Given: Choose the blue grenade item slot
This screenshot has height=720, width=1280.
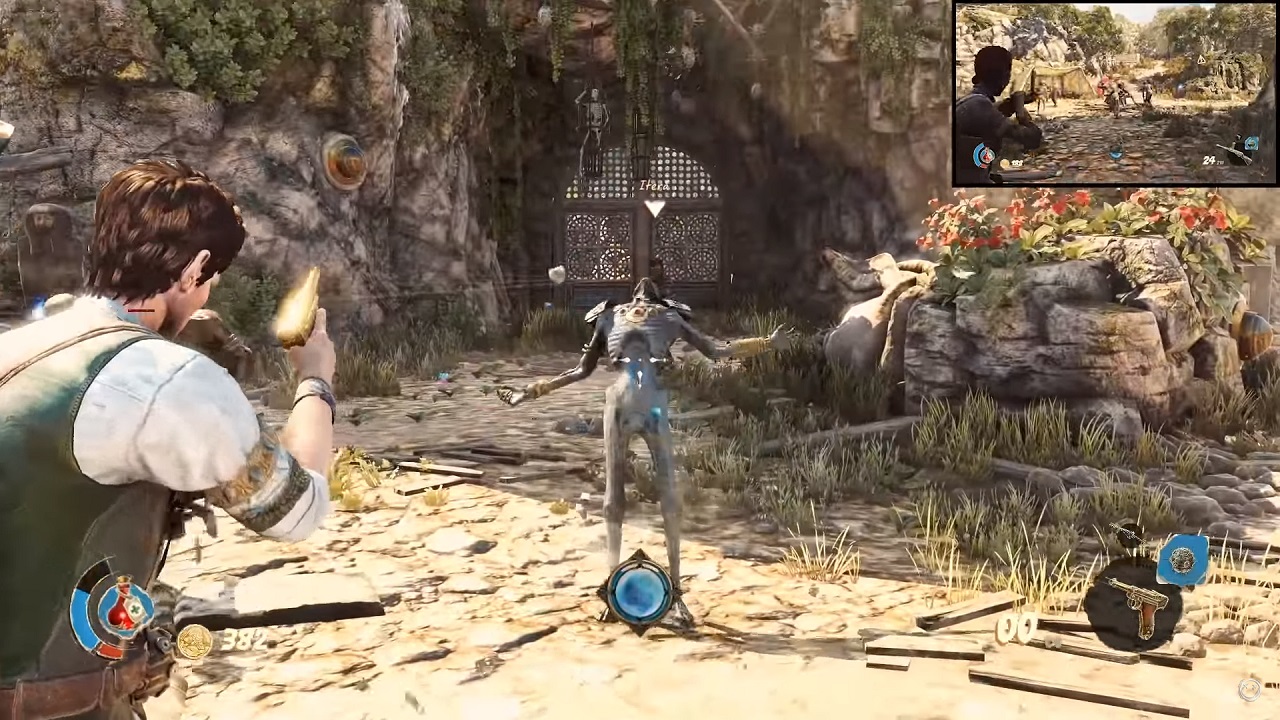Looking at the screenshot, I should [1183, 560].
